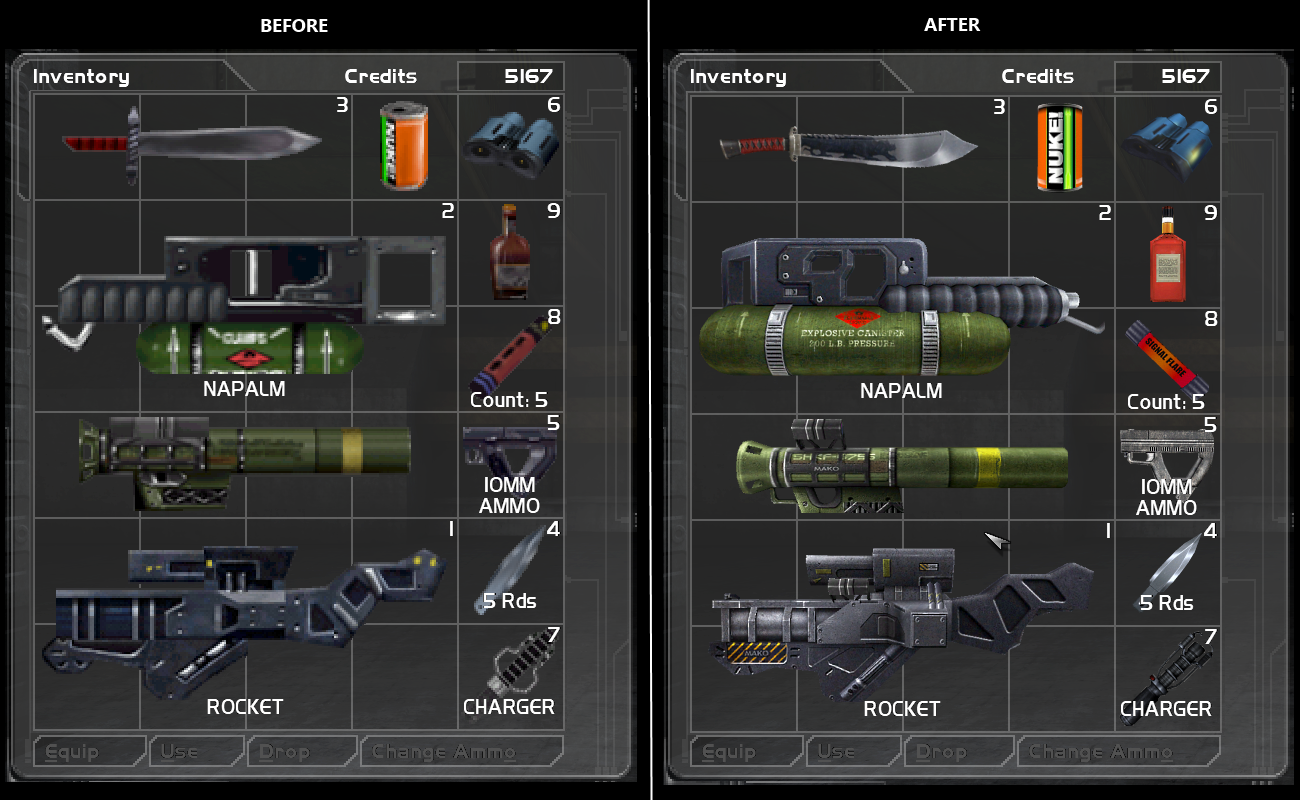The image size is (1300, 800).
Task: Click the Equip button in the BEFORE panel
Action: (90, 752)
